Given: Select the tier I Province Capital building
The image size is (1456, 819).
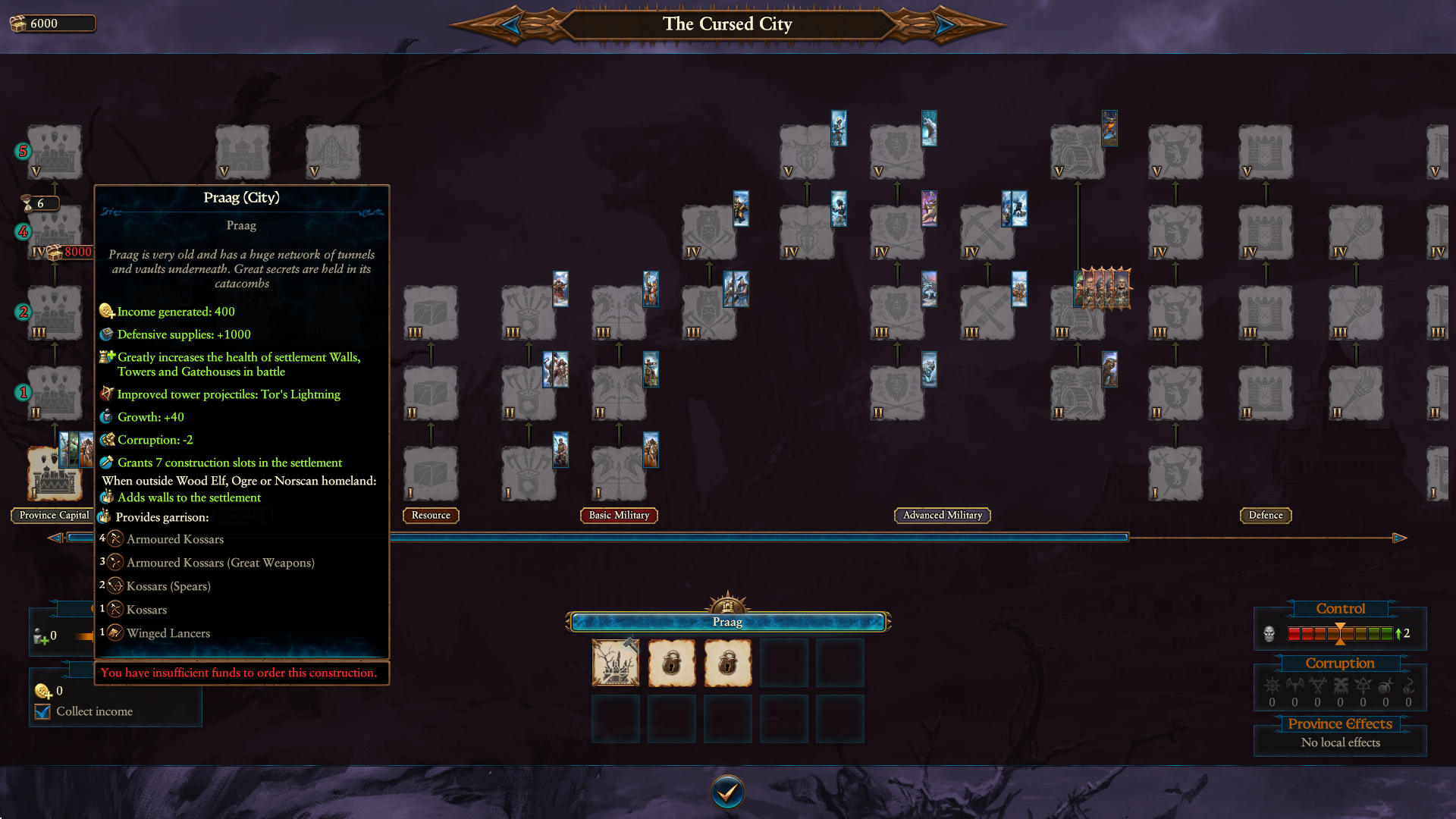Looking at the screenshot, I should tap(55, 473).
